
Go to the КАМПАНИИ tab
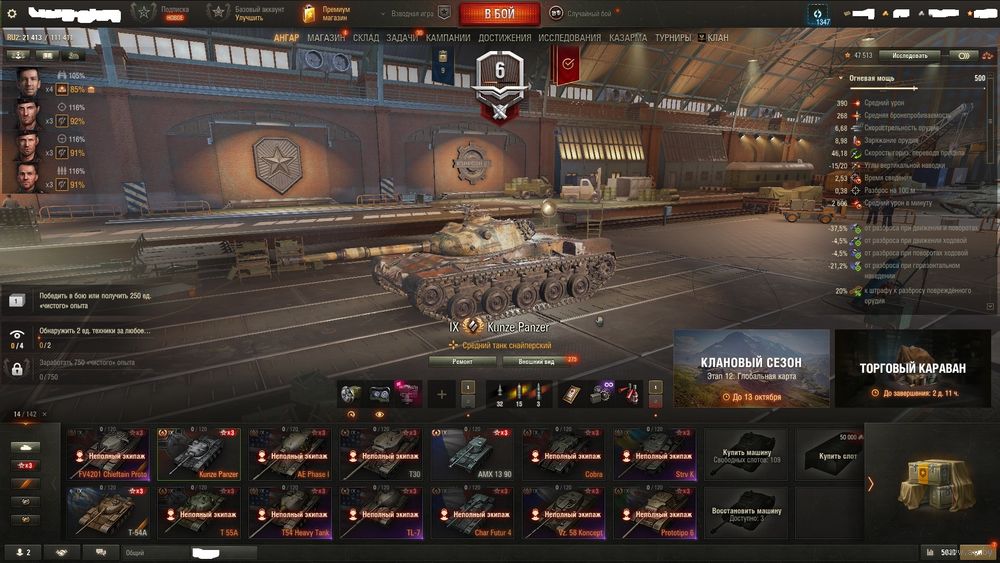[449, 38]
